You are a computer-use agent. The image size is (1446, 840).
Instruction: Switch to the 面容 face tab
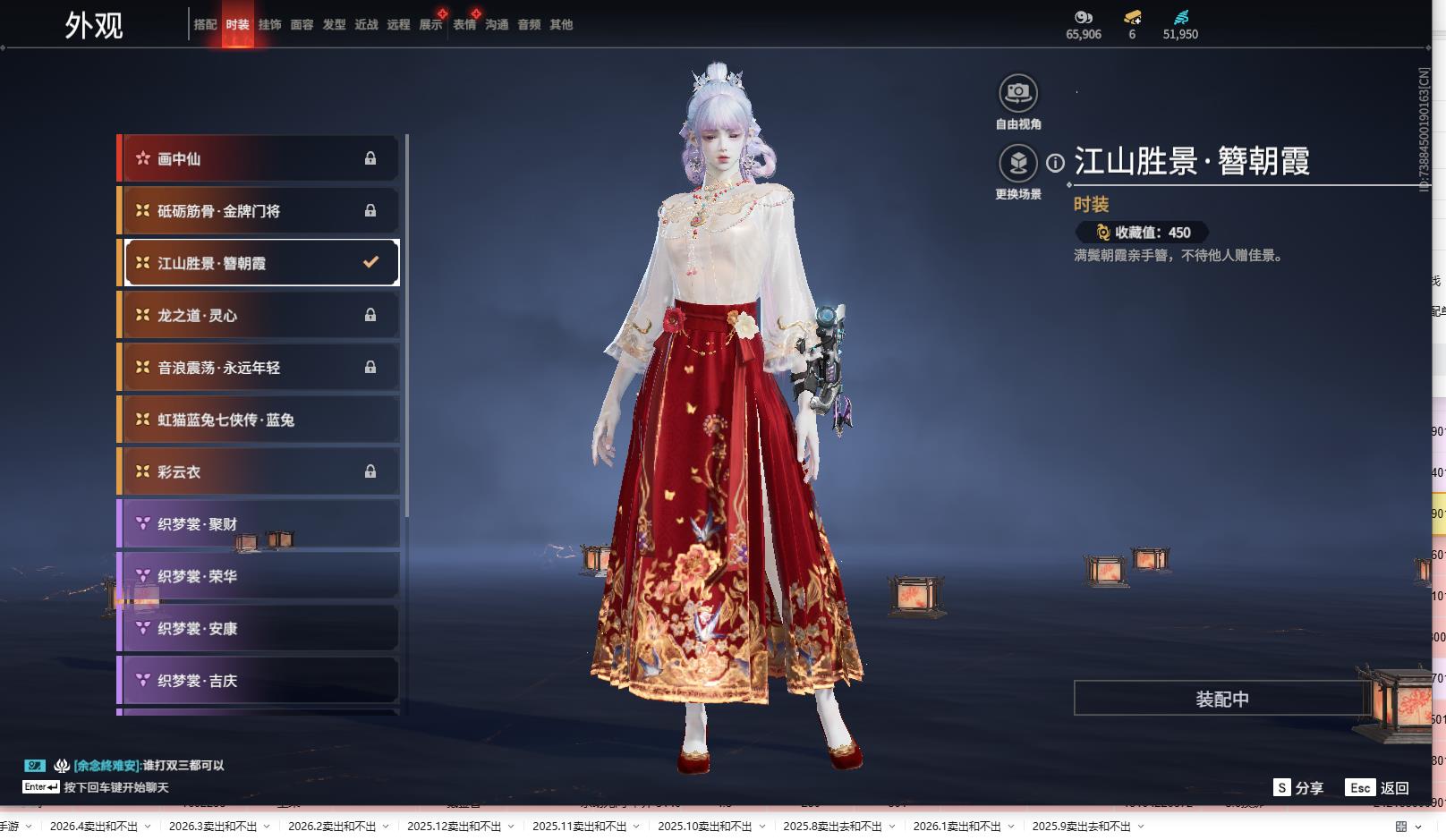[x=302, y=25]
